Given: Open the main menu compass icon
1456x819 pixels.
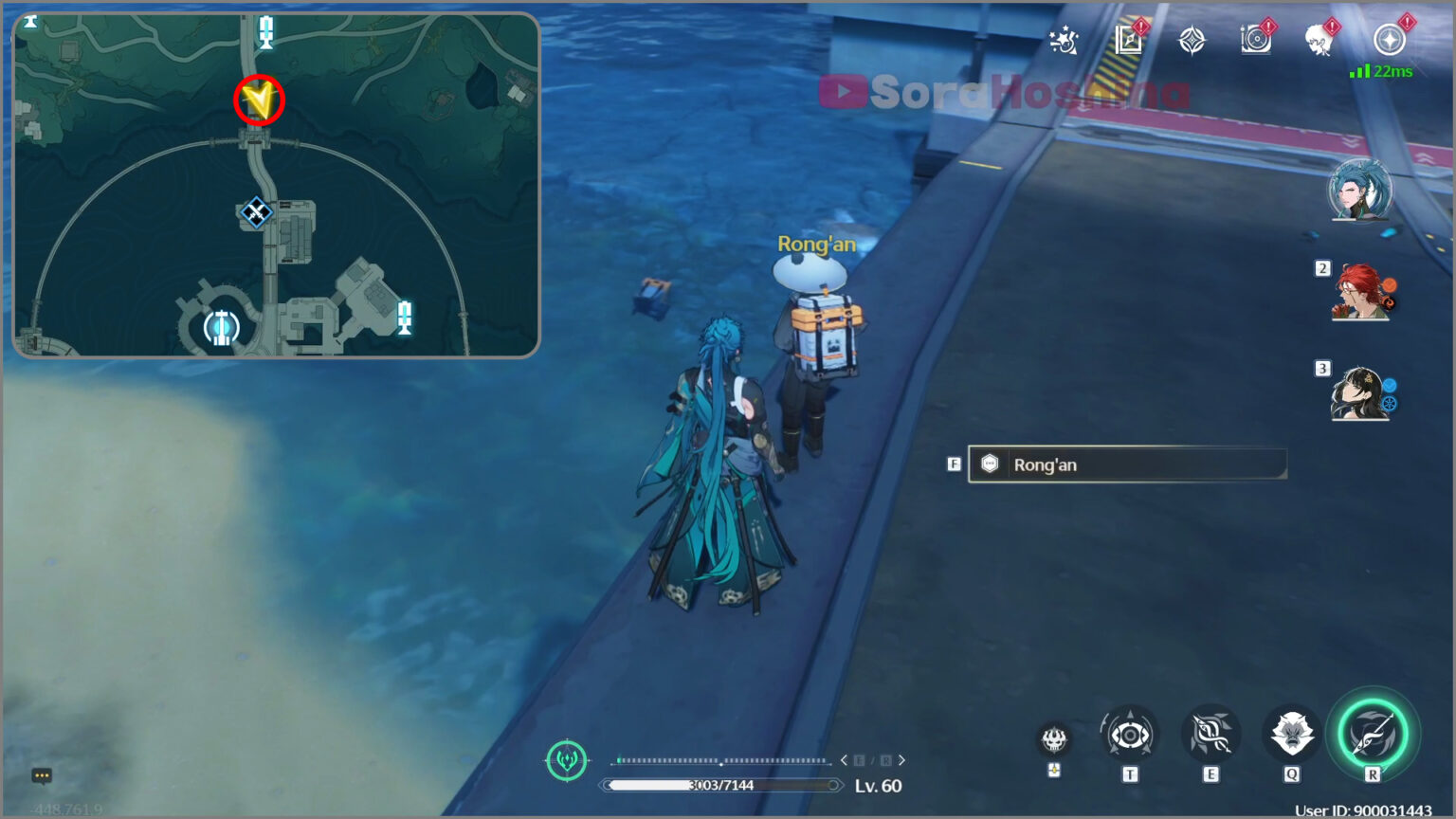Looking at the screenshot, I should 1387,40.
